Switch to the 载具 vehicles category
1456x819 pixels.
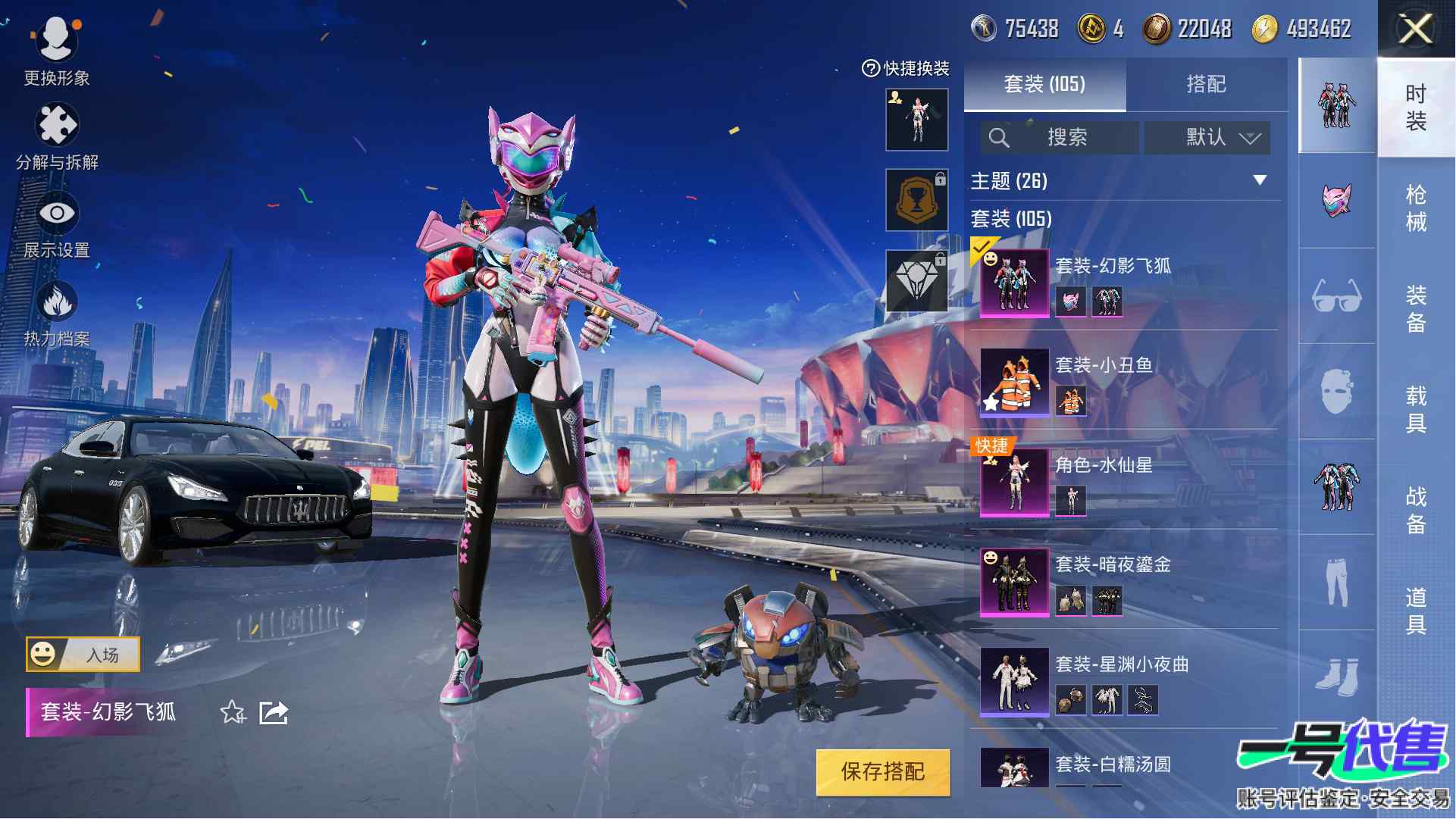click(1415, 408)
